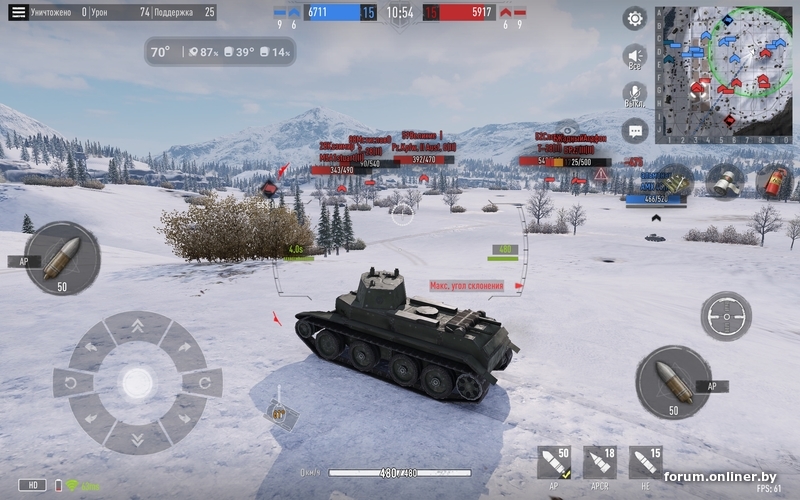Switch to APCR ammo

600,463
